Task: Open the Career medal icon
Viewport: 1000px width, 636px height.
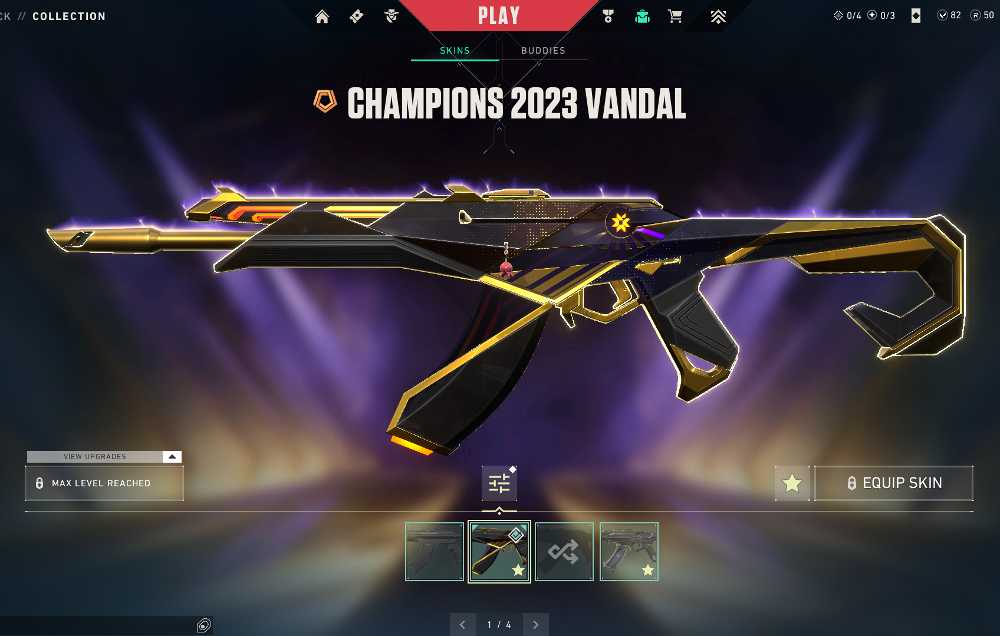Action: click(607, 16)
